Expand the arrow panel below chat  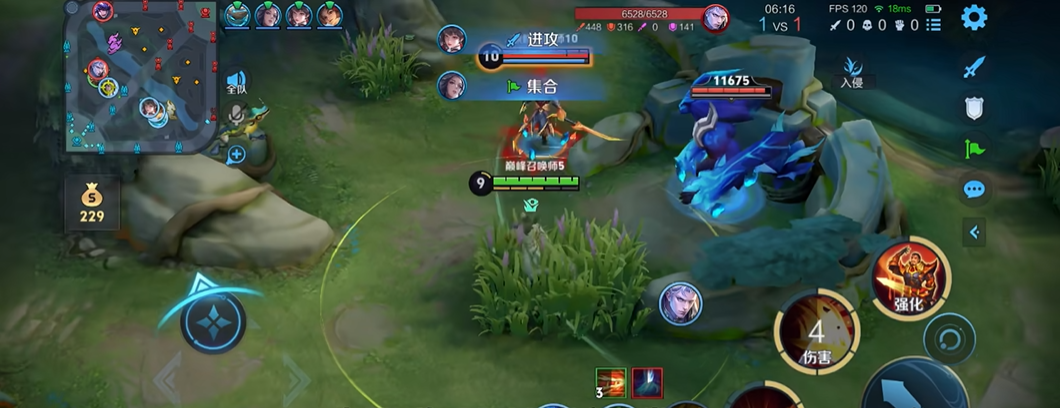pos(974,233)
